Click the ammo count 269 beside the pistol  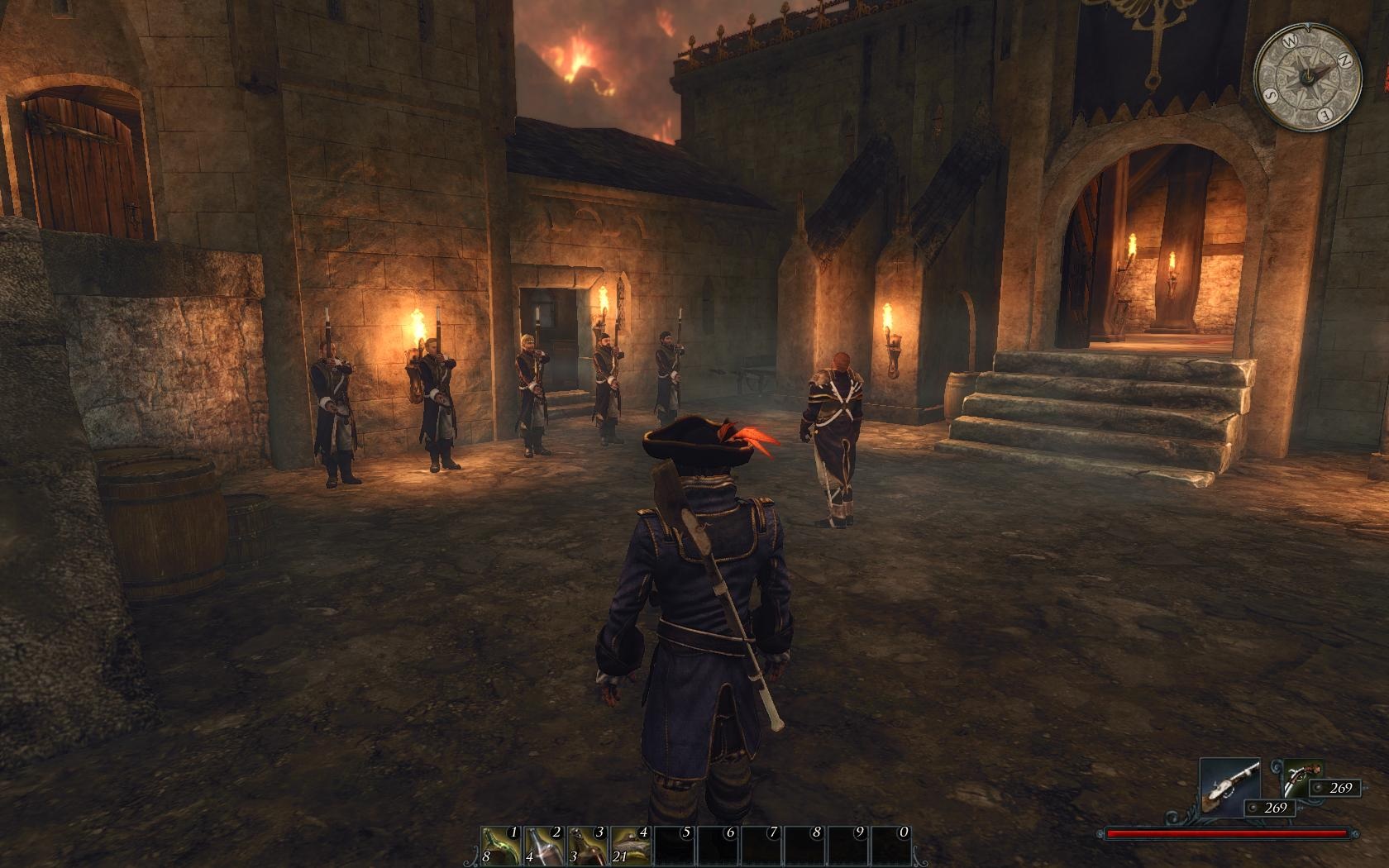coord(1340,788)
